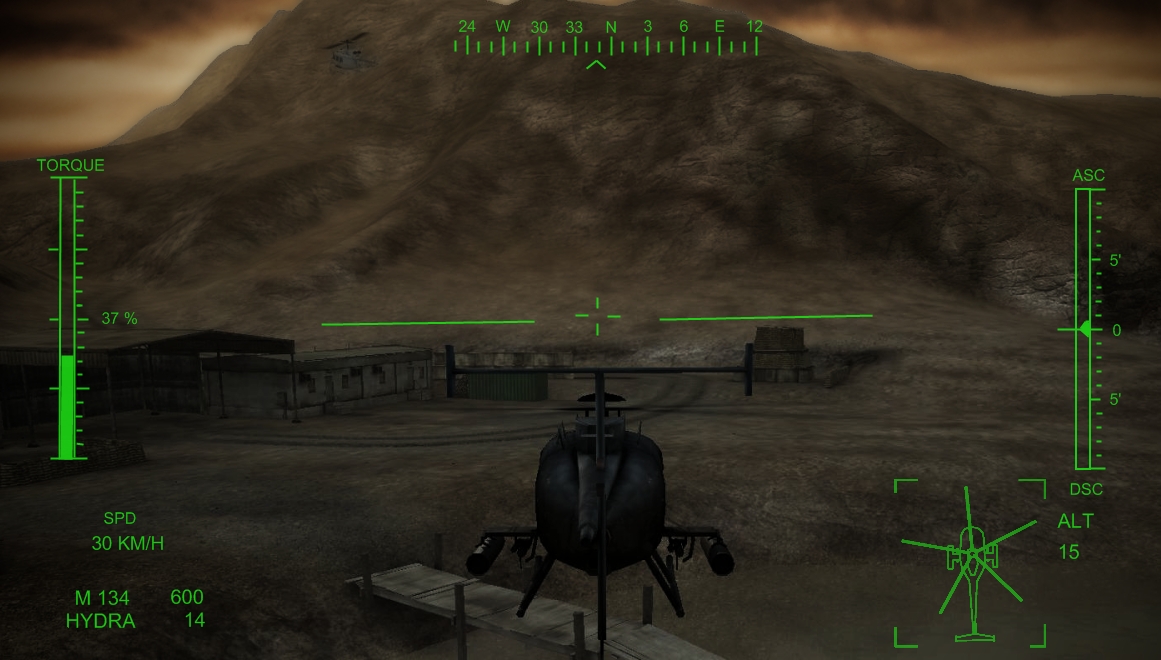Click the compass heading strip
The image size is (1161, 660).
click(x=606, y=39)
